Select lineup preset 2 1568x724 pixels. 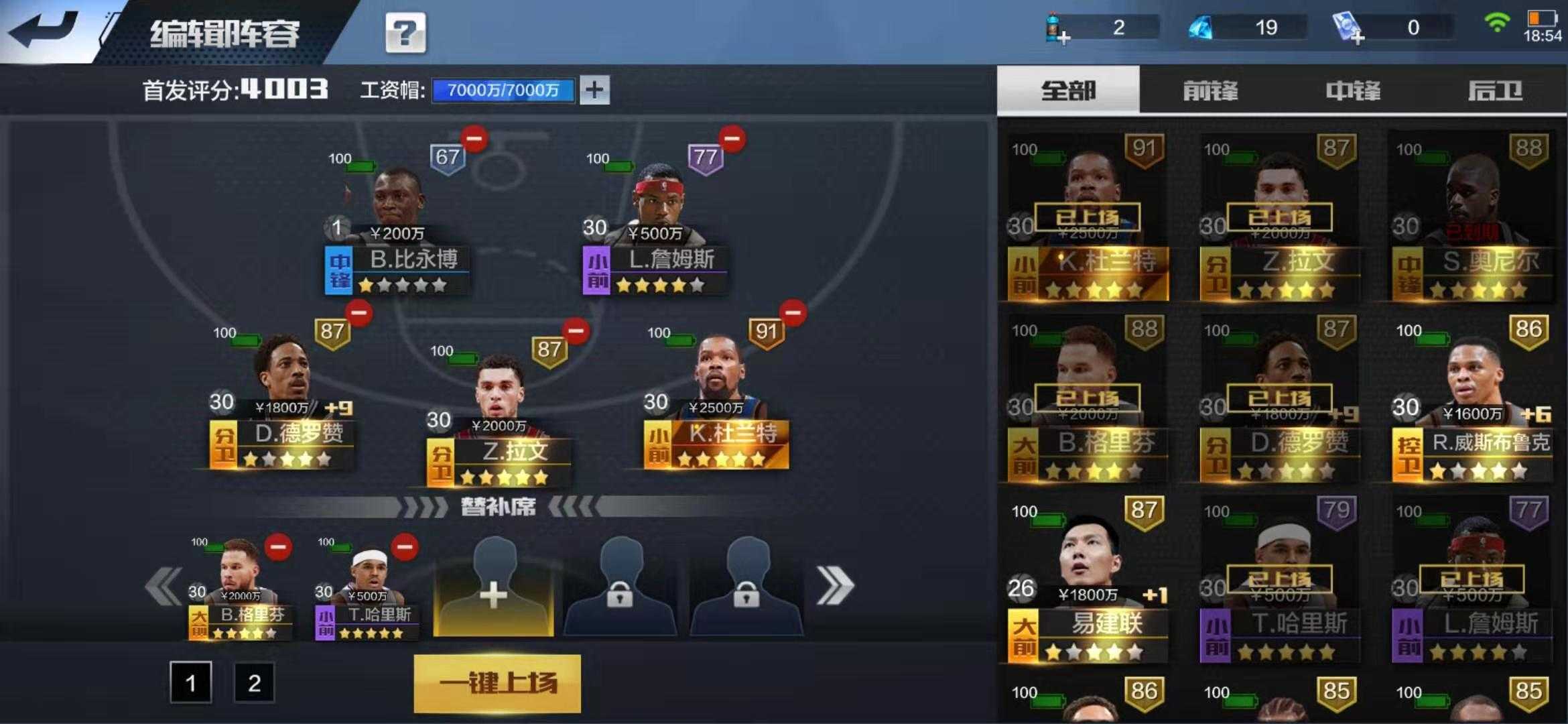coord(254,682)
